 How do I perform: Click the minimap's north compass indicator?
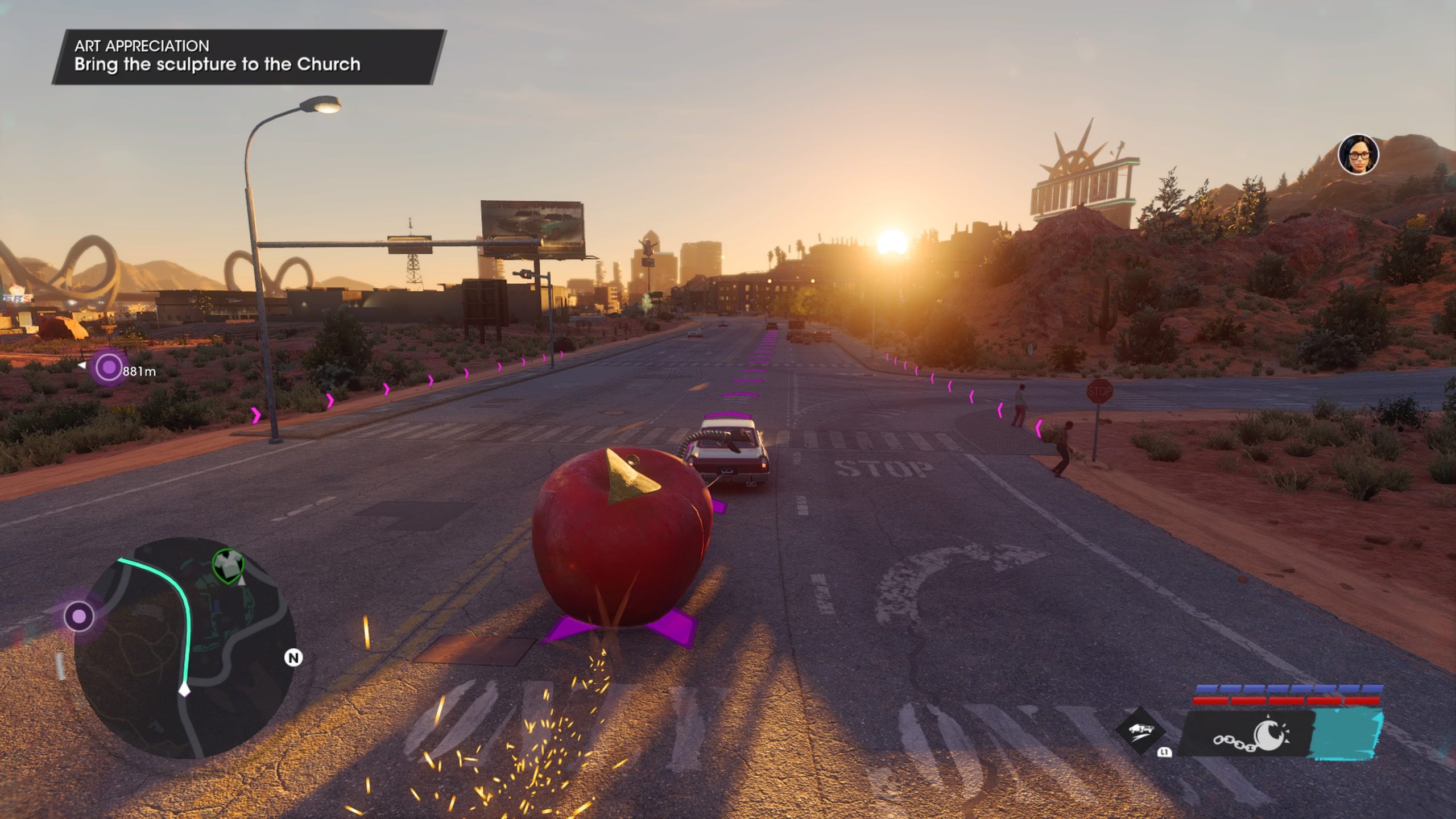click(293, 658)
